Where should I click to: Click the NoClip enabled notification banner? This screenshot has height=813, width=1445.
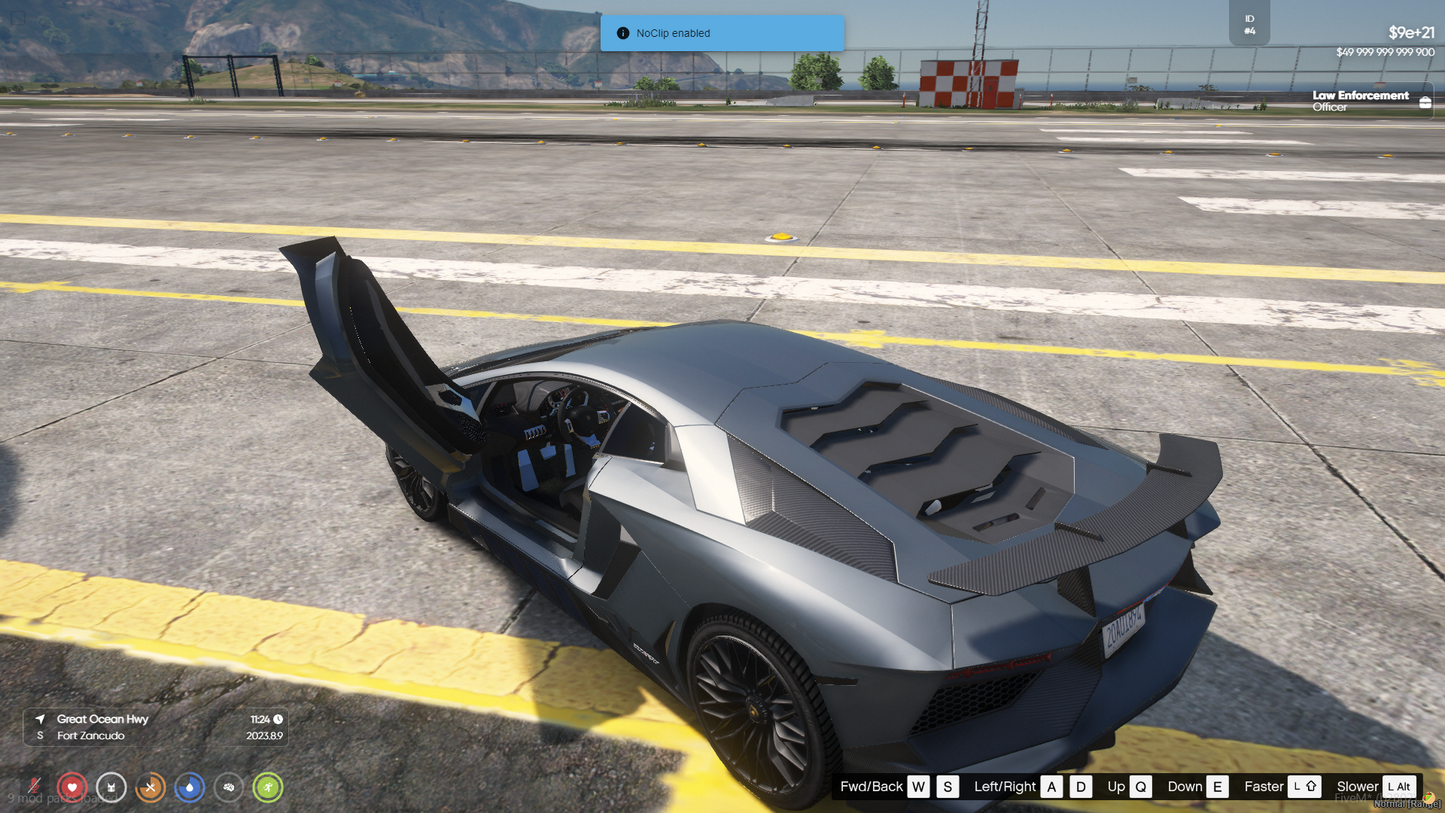coord(721,33)
